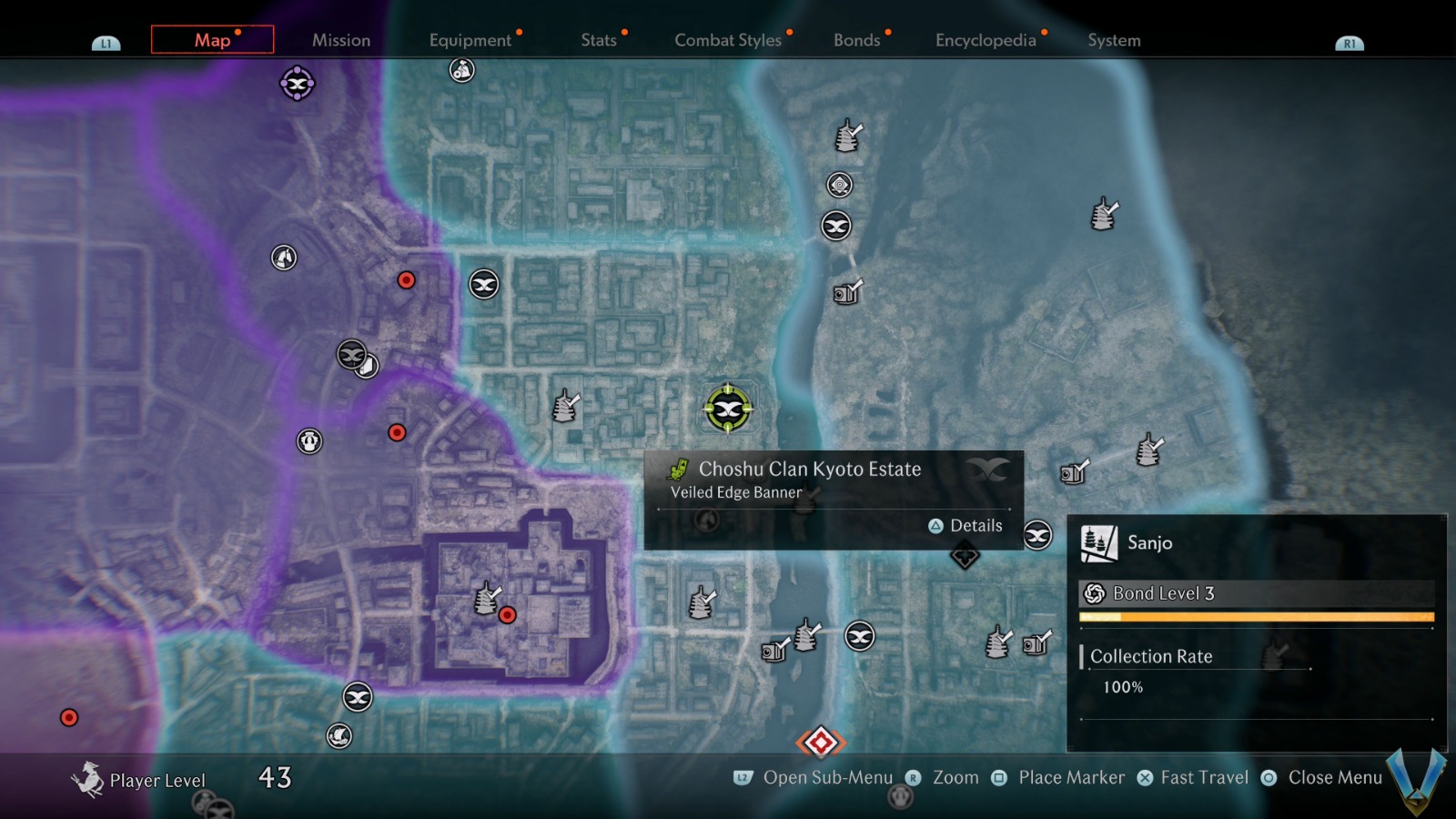The height and width of the screenshot is (819, 1456).
Task: Click the player level emblem in the bottom-left corner
Action: (91, 780)
